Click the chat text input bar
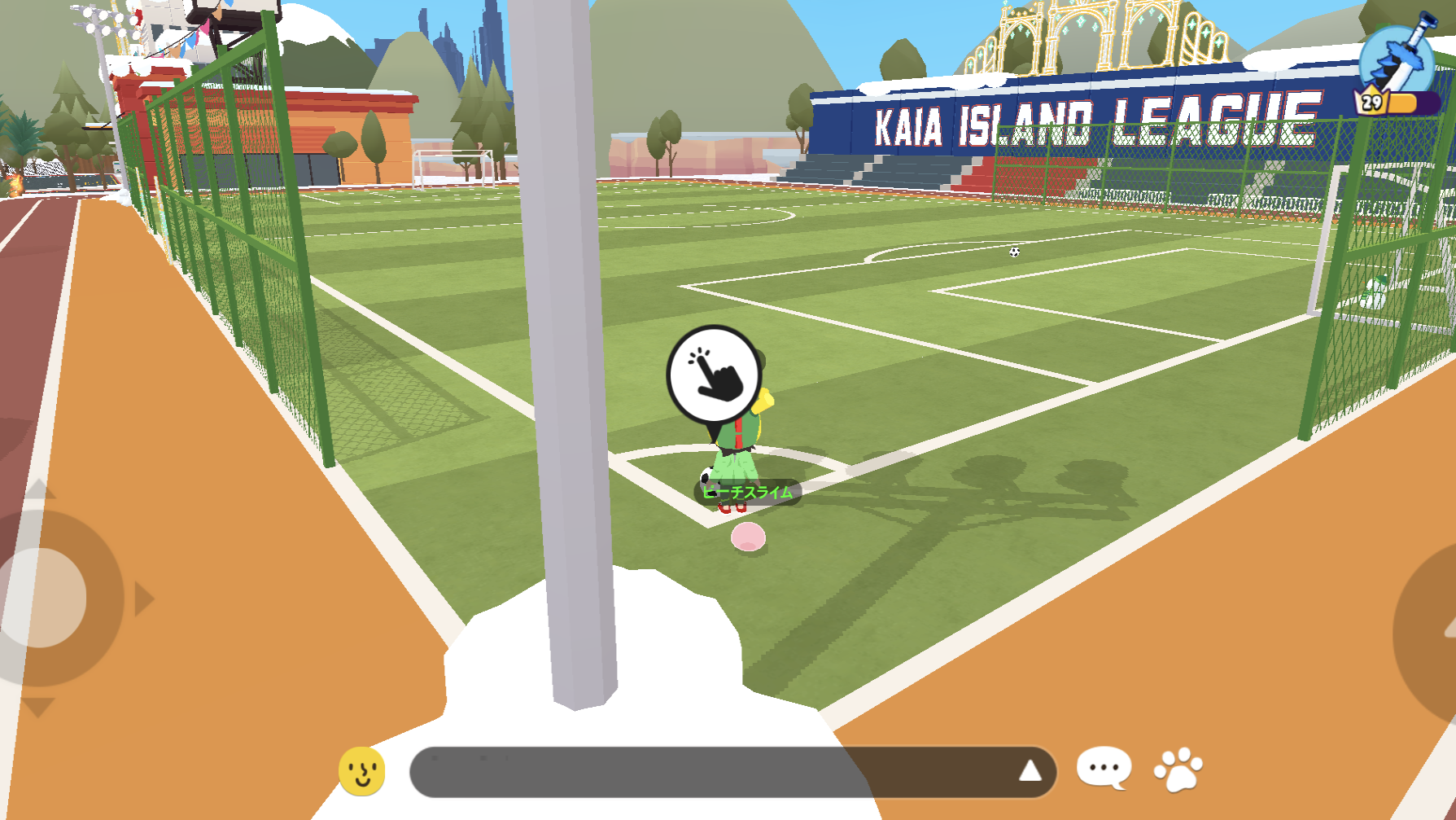 point(708,771)
